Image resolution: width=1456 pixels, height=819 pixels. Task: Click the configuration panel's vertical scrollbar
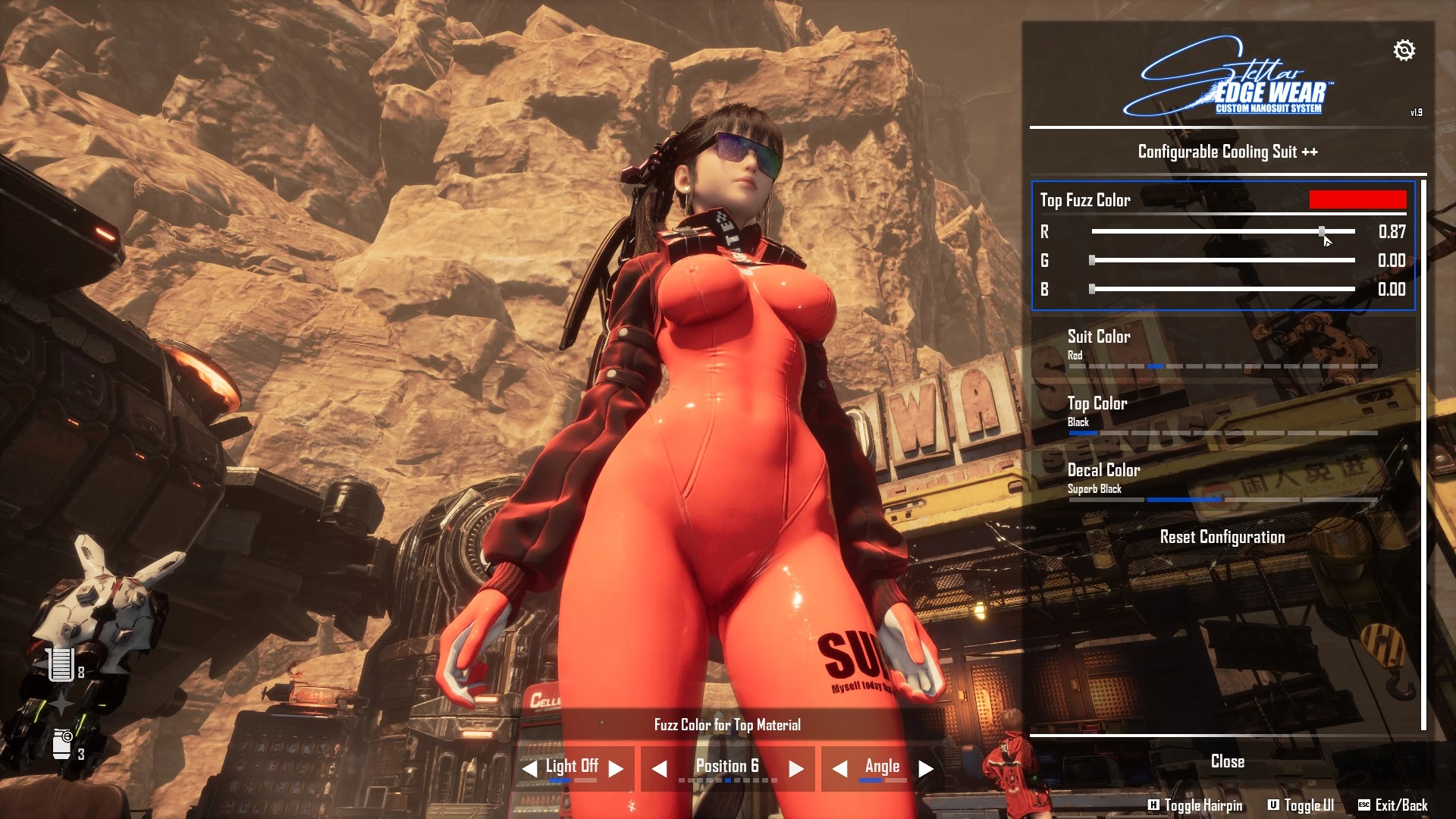tap(1423, 455)
